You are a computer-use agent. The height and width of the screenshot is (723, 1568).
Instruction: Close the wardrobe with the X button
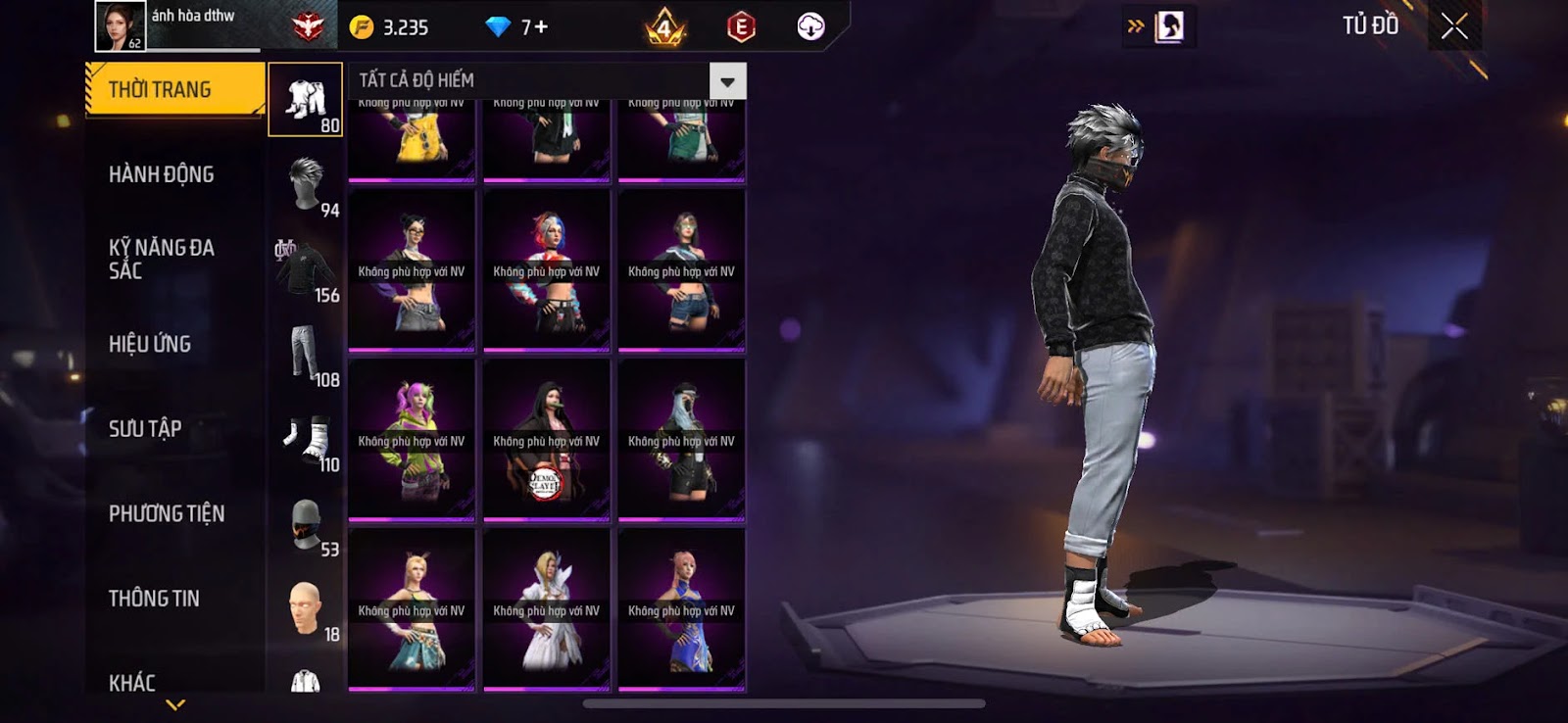click(x=1454, y=26)
